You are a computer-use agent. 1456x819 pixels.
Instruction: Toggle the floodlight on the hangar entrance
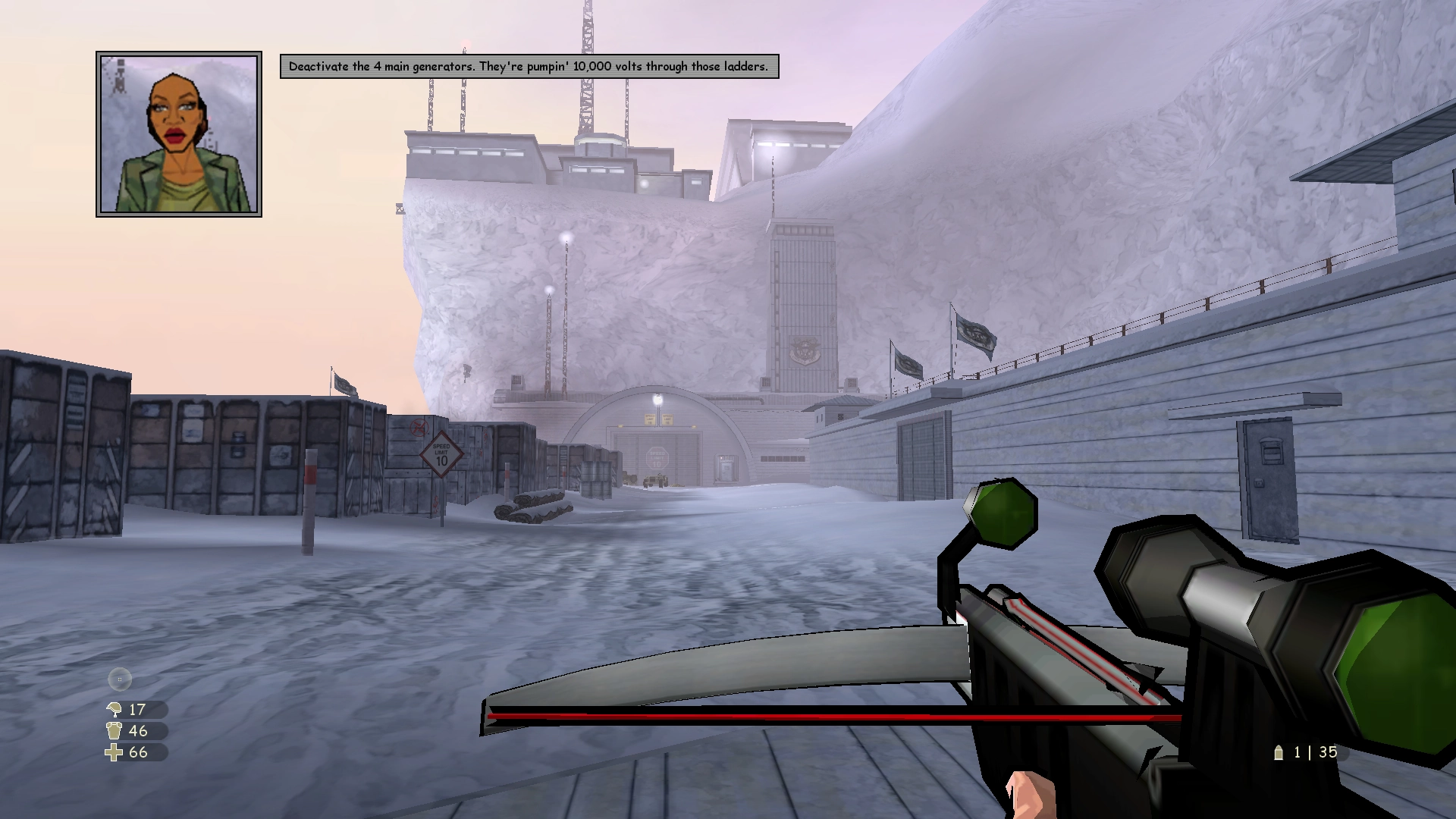(x=657, y=400)
